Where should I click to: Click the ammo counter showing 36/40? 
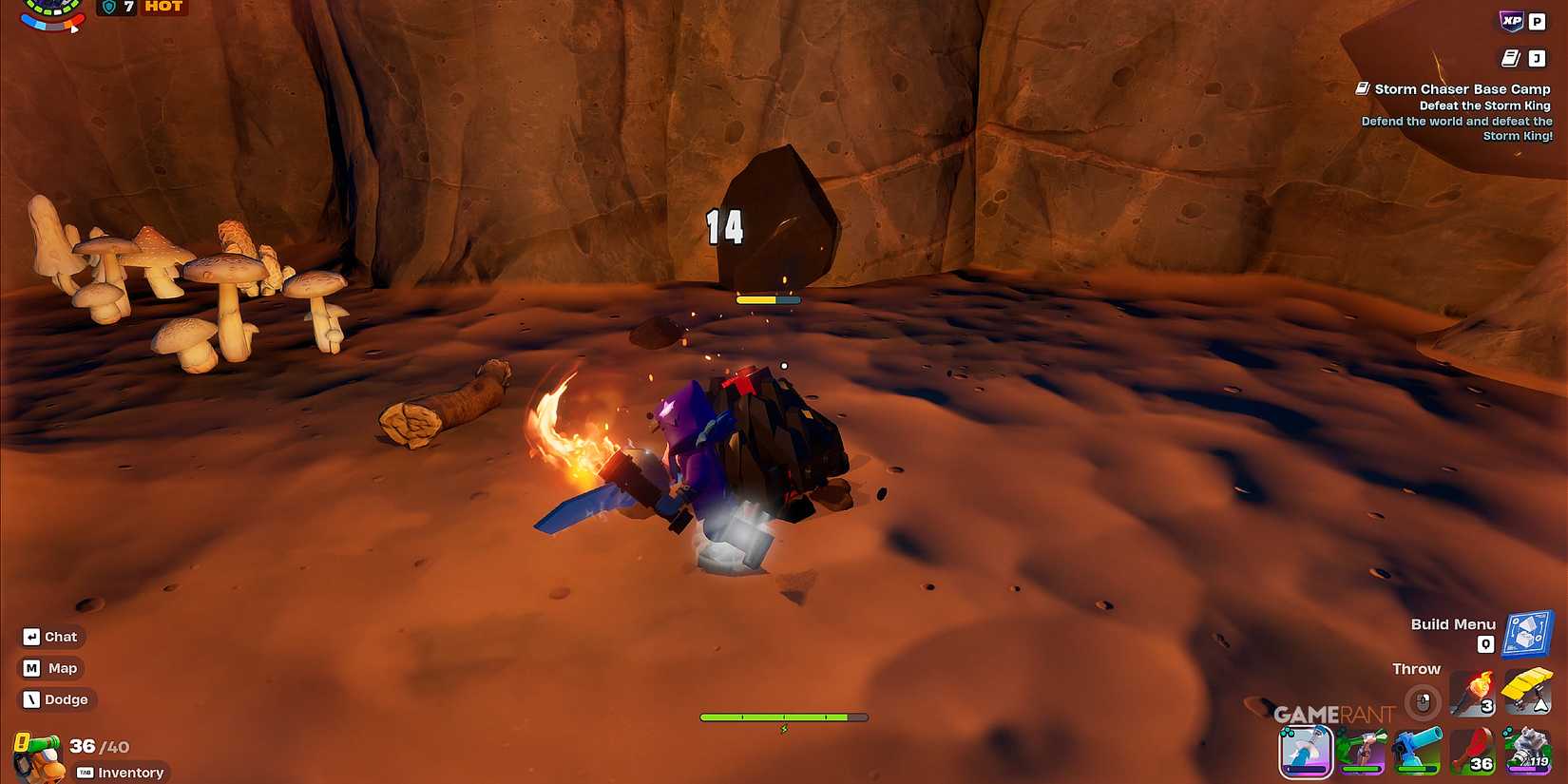pos(95,746)
